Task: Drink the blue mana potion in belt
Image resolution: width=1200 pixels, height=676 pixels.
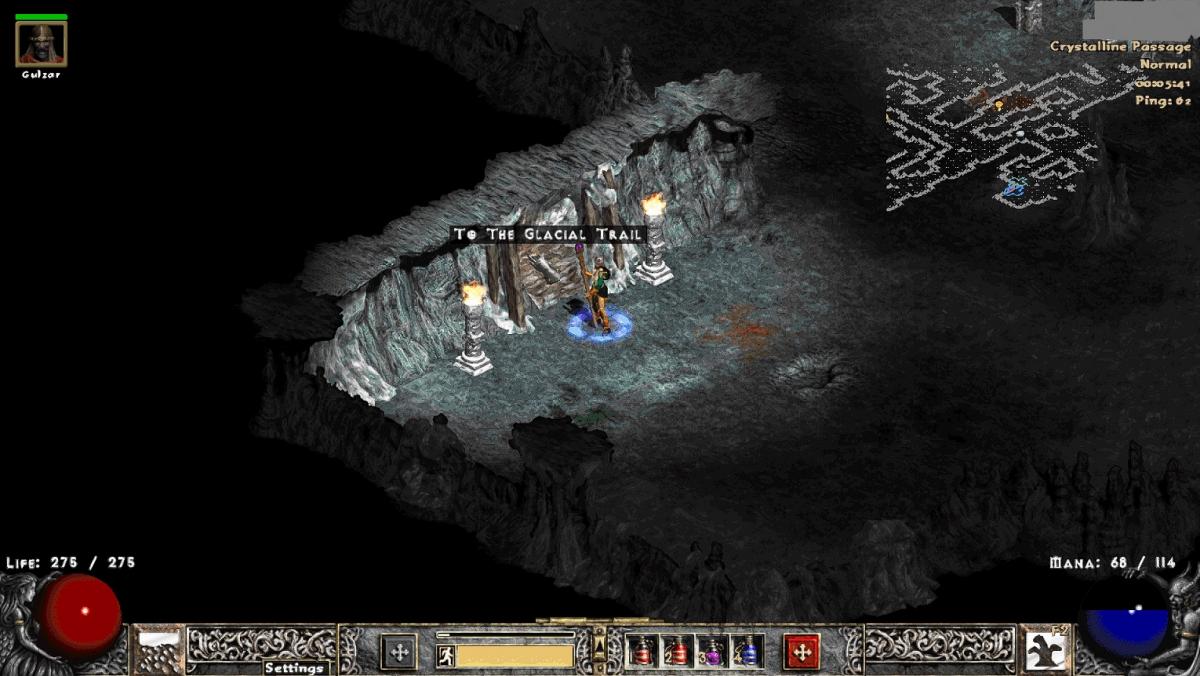Action: 747,652
